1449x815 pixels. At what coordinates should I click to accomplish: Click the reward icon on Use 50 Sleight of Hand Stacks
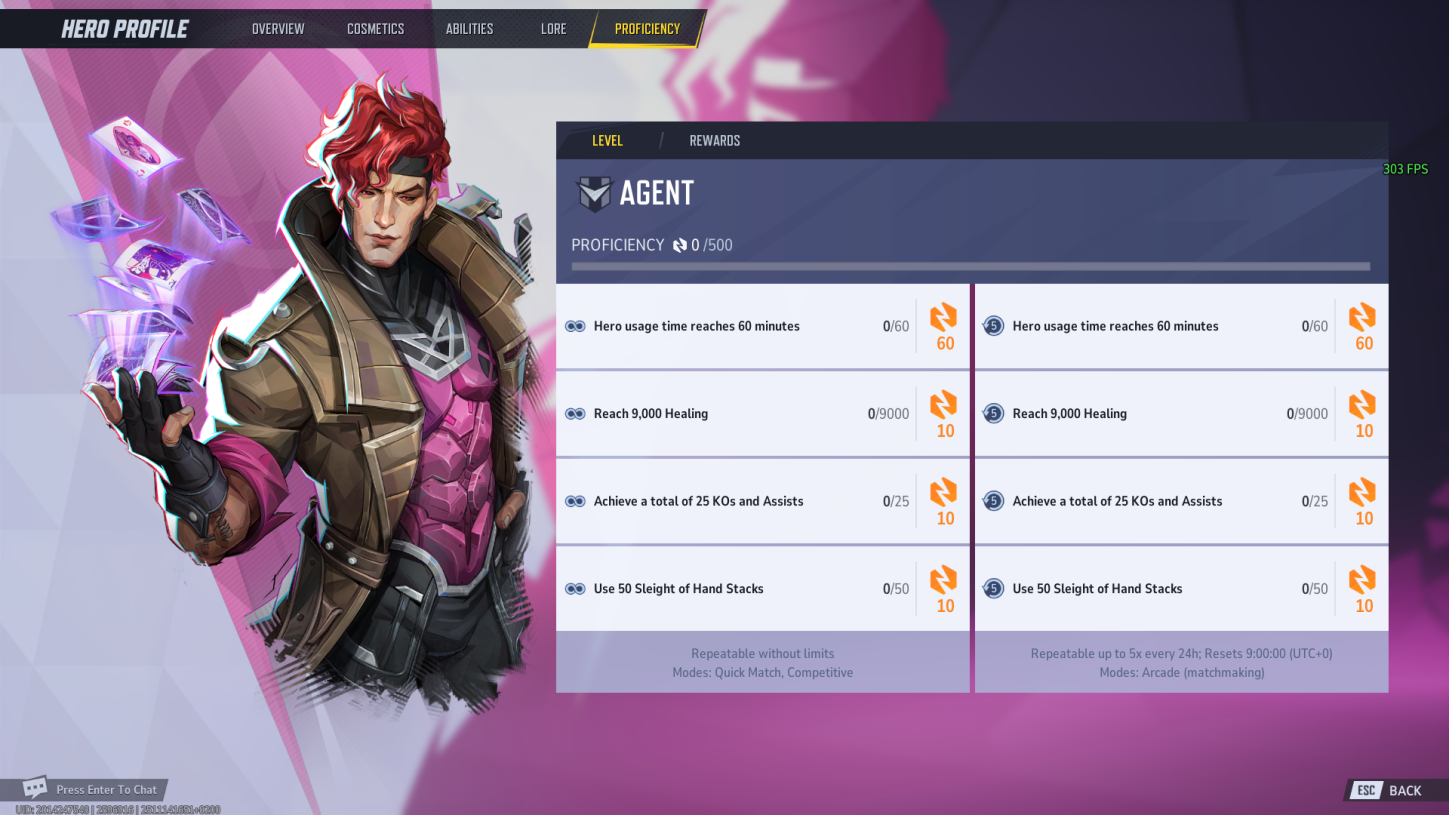coord(943,581)
